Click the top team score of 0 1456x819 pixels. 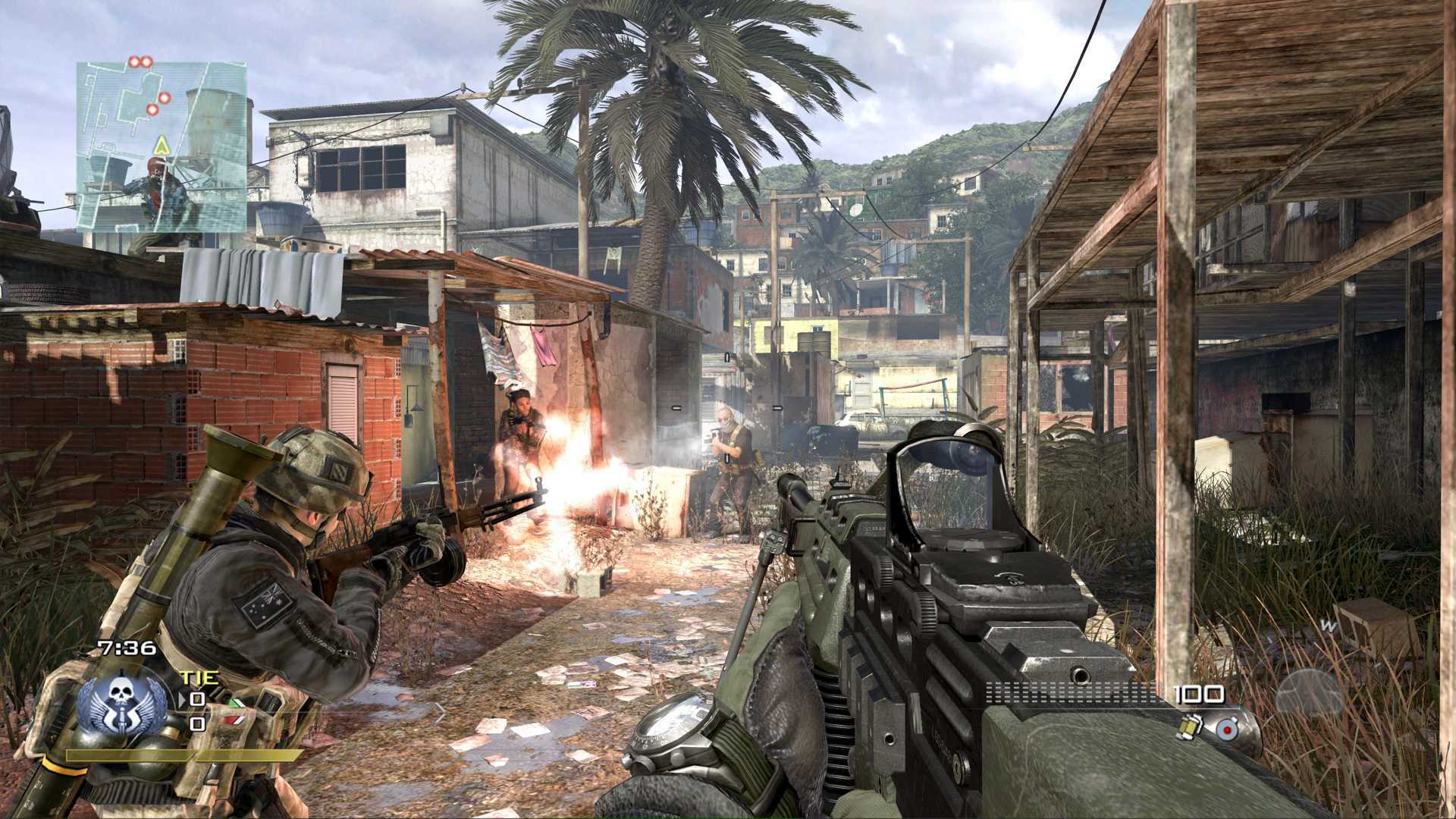tap(197, 698)
